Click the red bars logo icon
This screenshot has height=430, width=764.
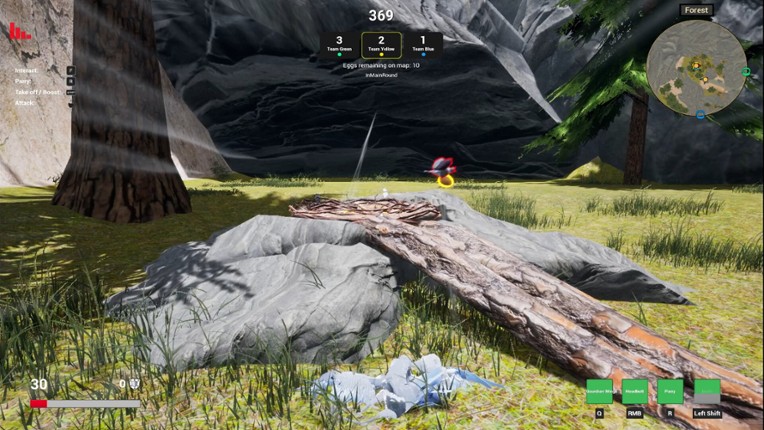coord(20,31)
